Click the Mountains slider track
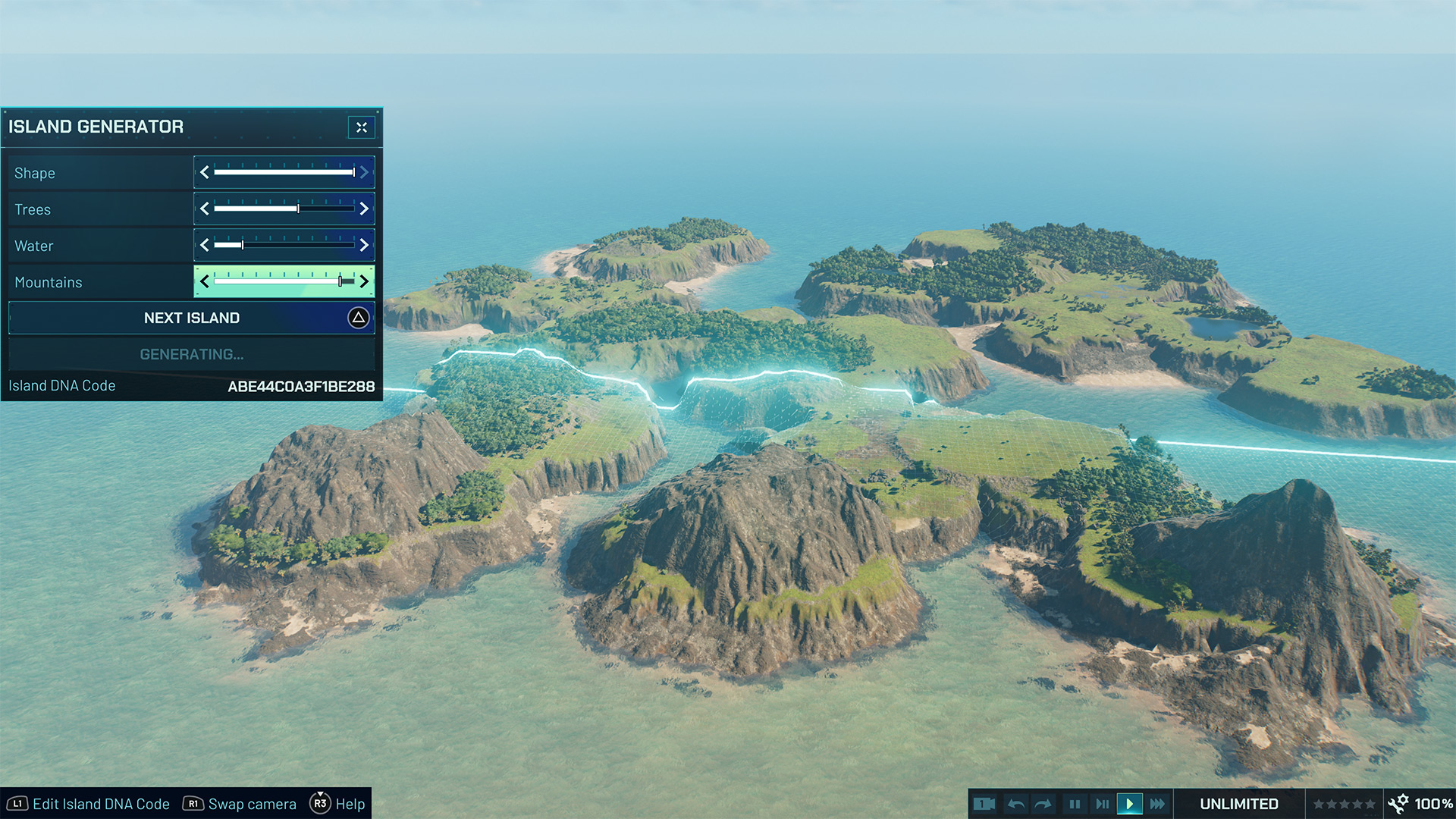This screenshot has width=1456, height=819. [284, 281]
